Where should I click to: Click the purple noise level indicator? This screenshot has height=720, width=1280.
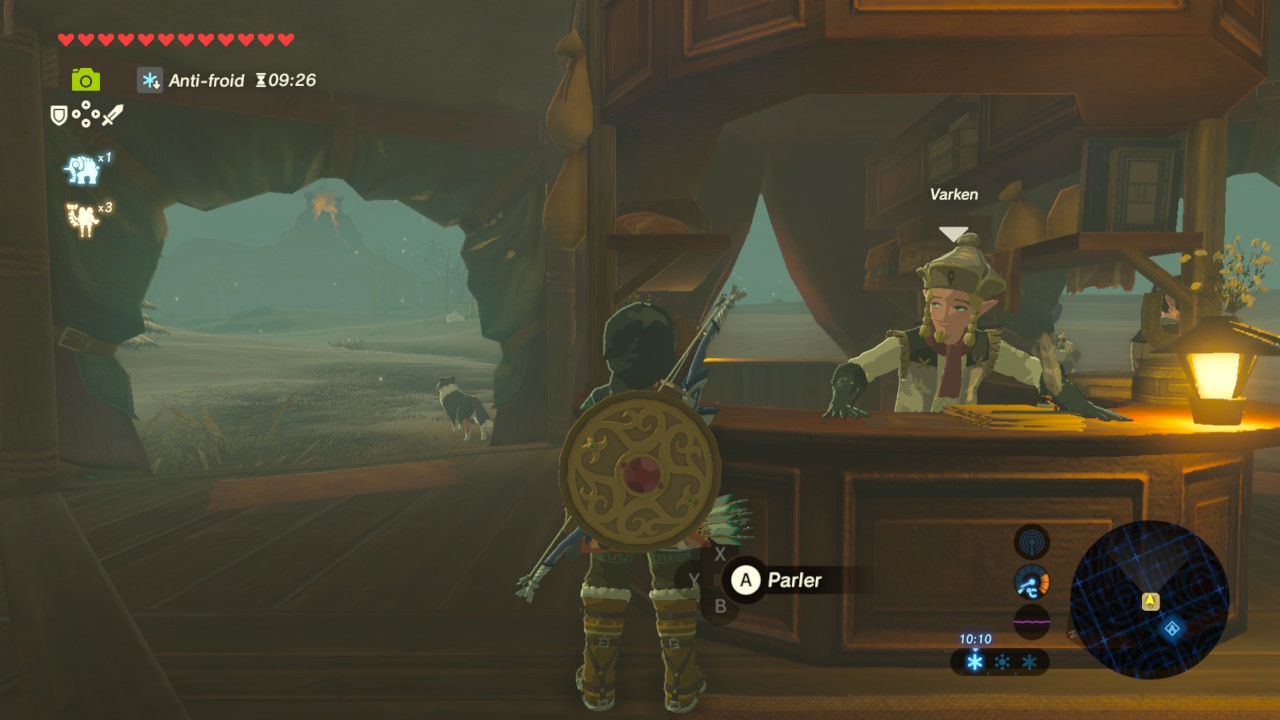[1032, 621]
